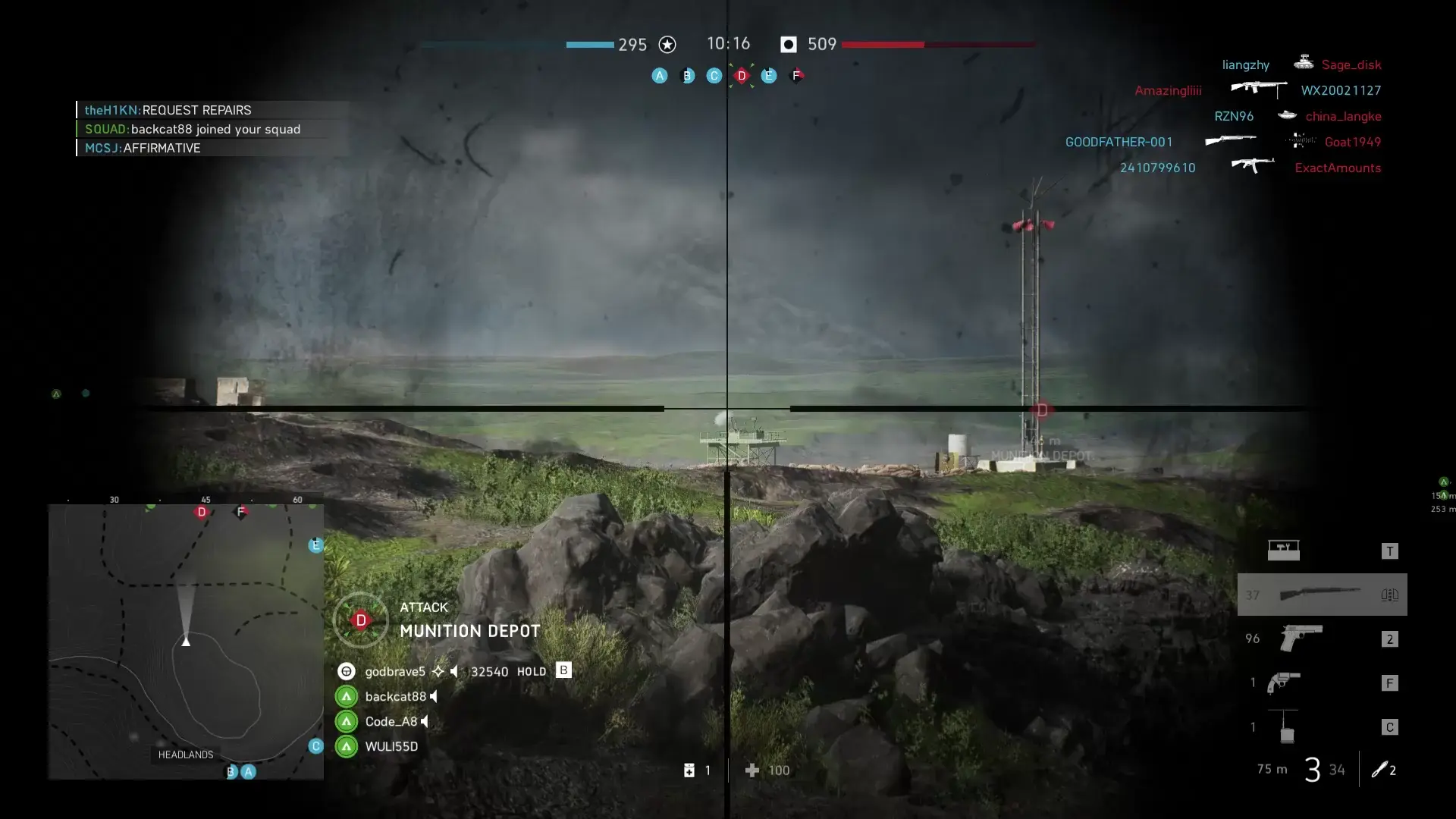
Task: Select objective D icon at top of screen
Action: click(742, 76)
